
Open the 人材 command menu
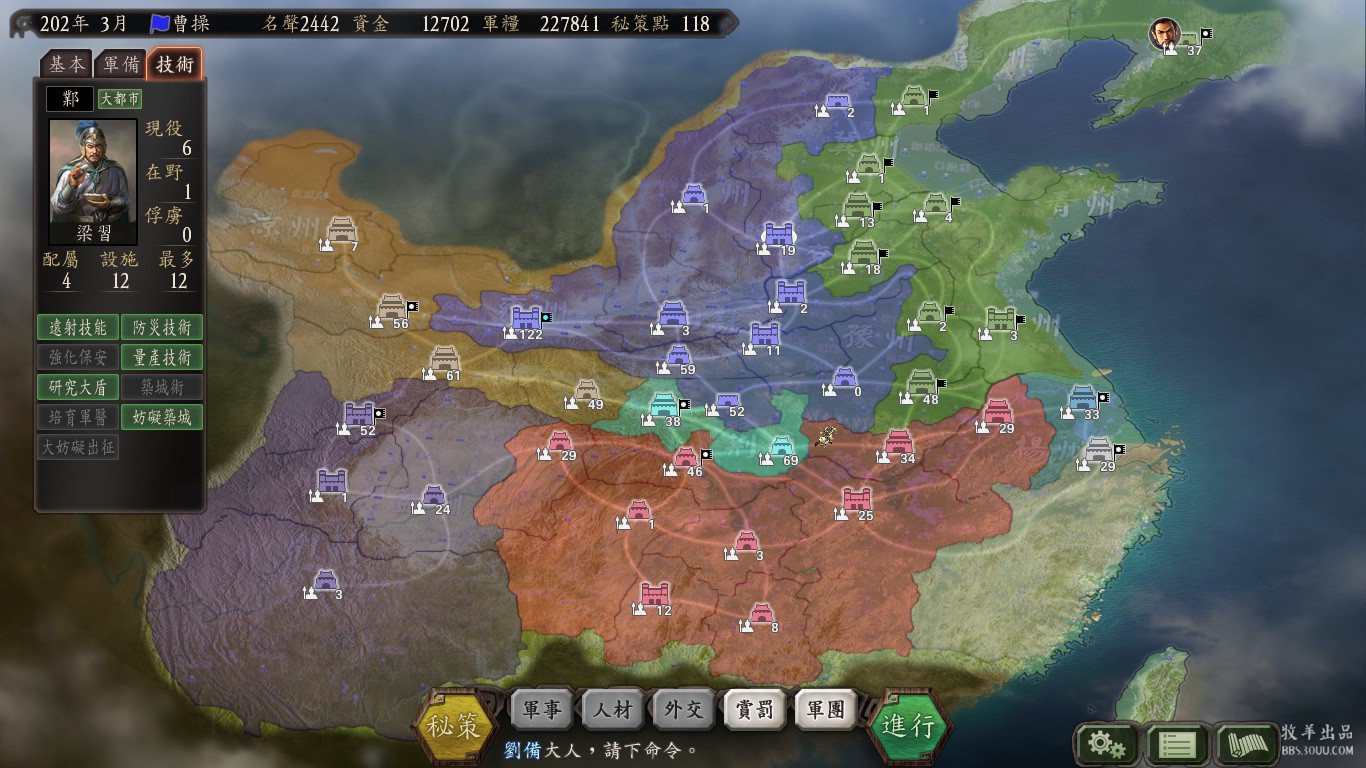[612, 710]
